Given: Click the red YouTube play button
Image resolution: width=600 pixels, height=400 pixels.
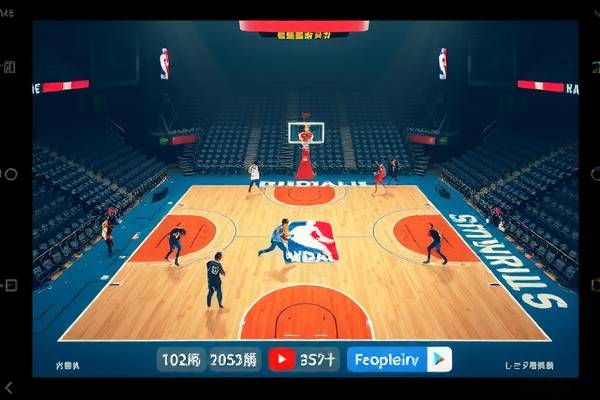Looking at the screenshot, I should click(281, 359).
